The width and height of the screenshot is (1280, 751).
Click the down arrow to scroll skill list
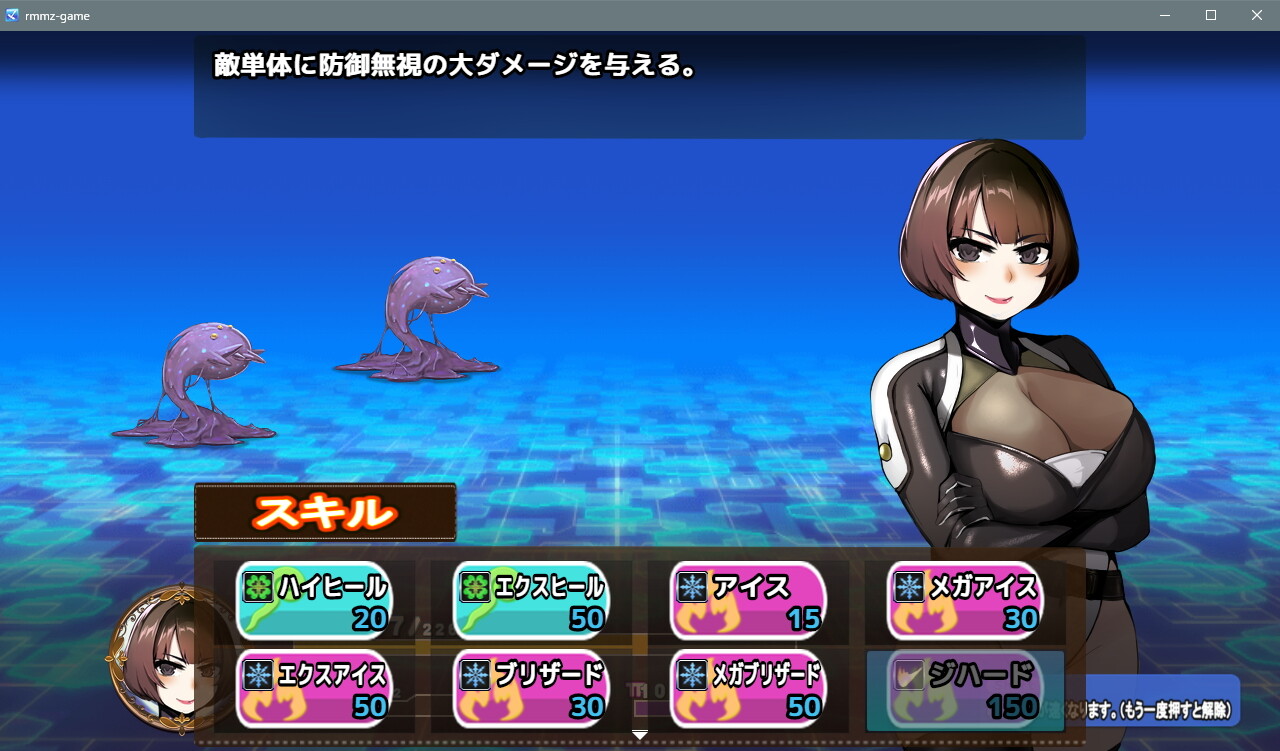point(639,733)
